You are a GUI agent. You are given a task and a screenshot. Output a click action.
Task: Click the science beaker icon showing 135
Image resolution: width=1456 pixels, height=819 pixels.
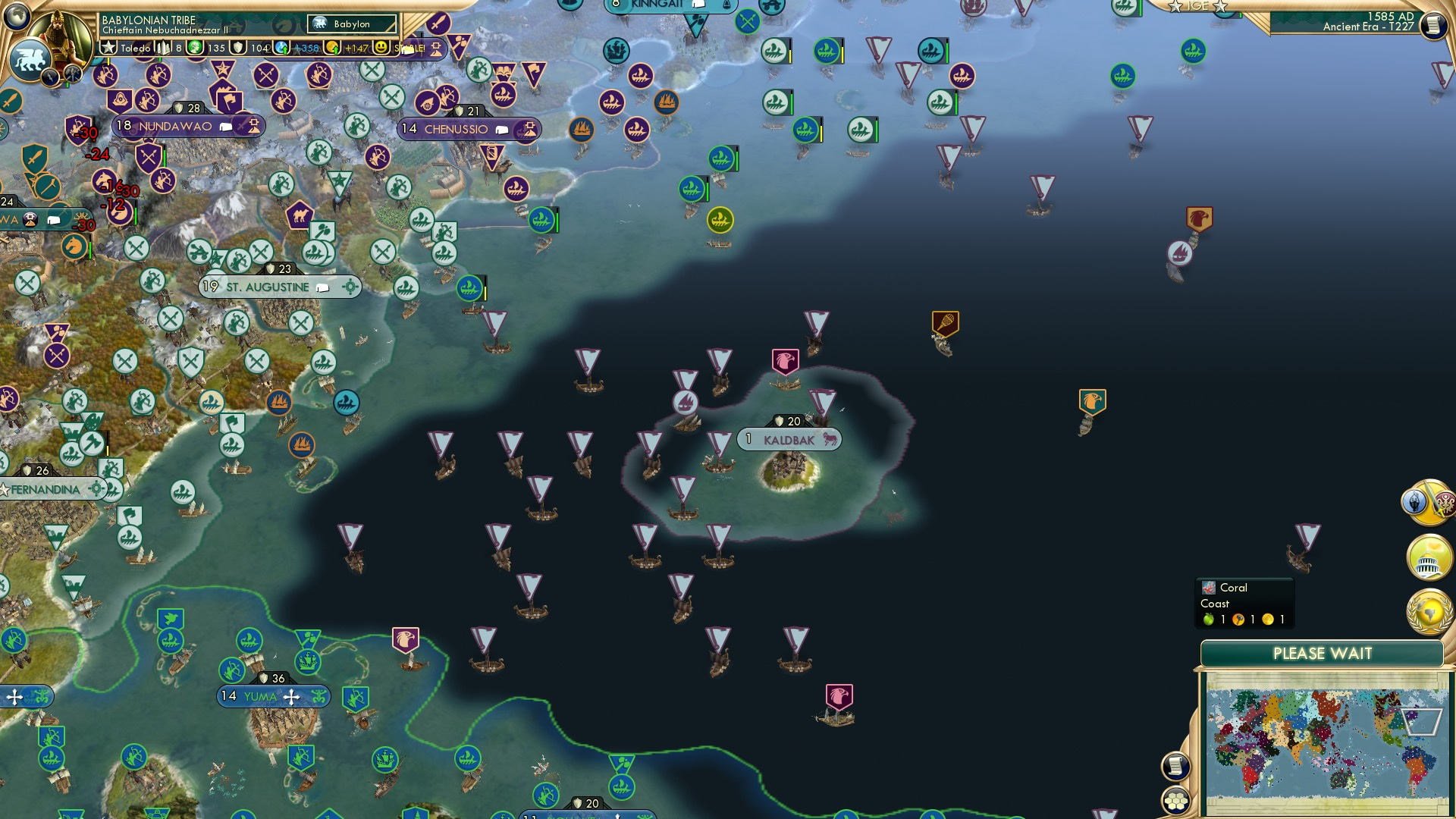[193, 46]
